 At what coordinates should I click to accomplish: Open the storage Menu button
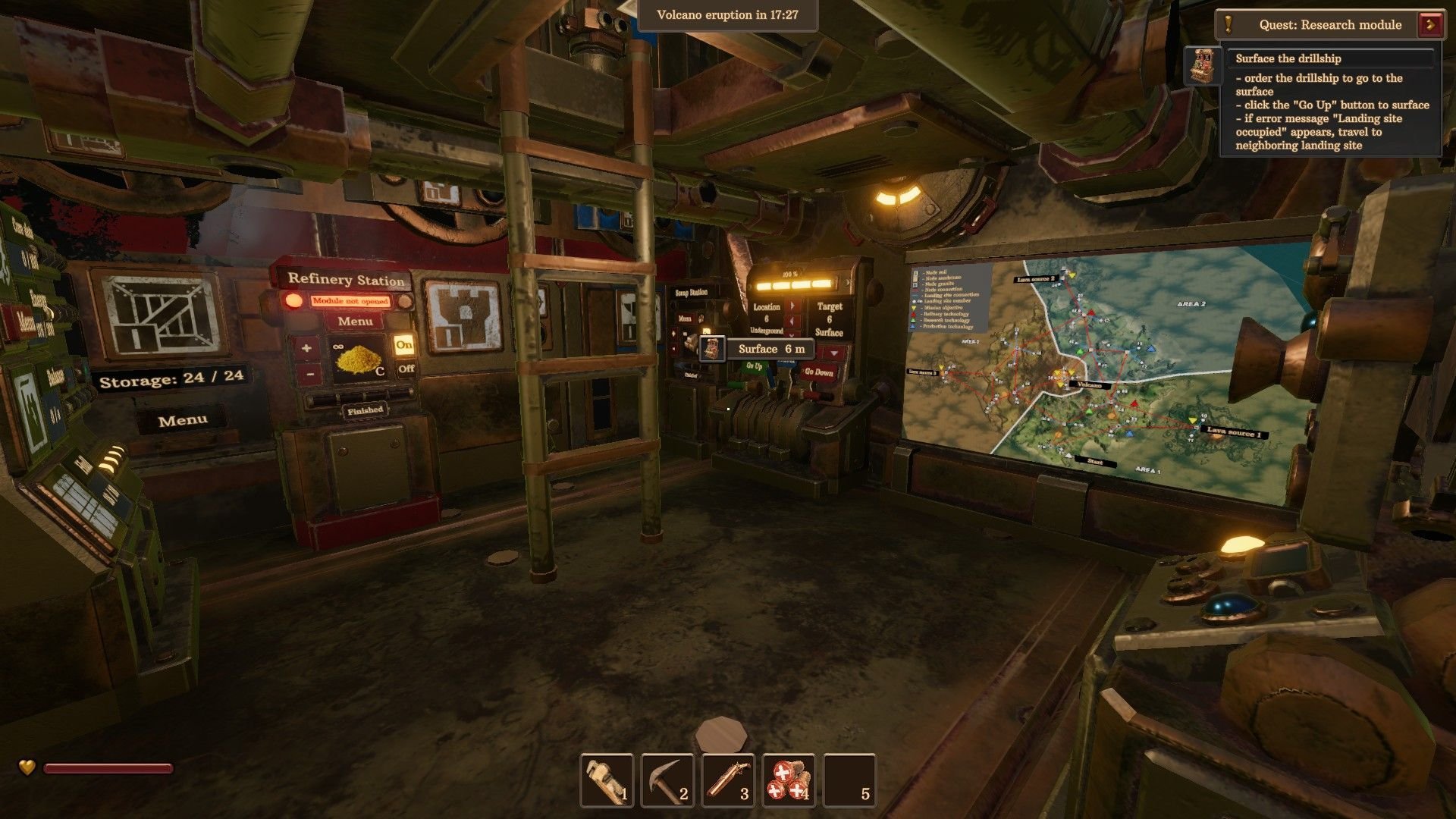pos(183,421)
